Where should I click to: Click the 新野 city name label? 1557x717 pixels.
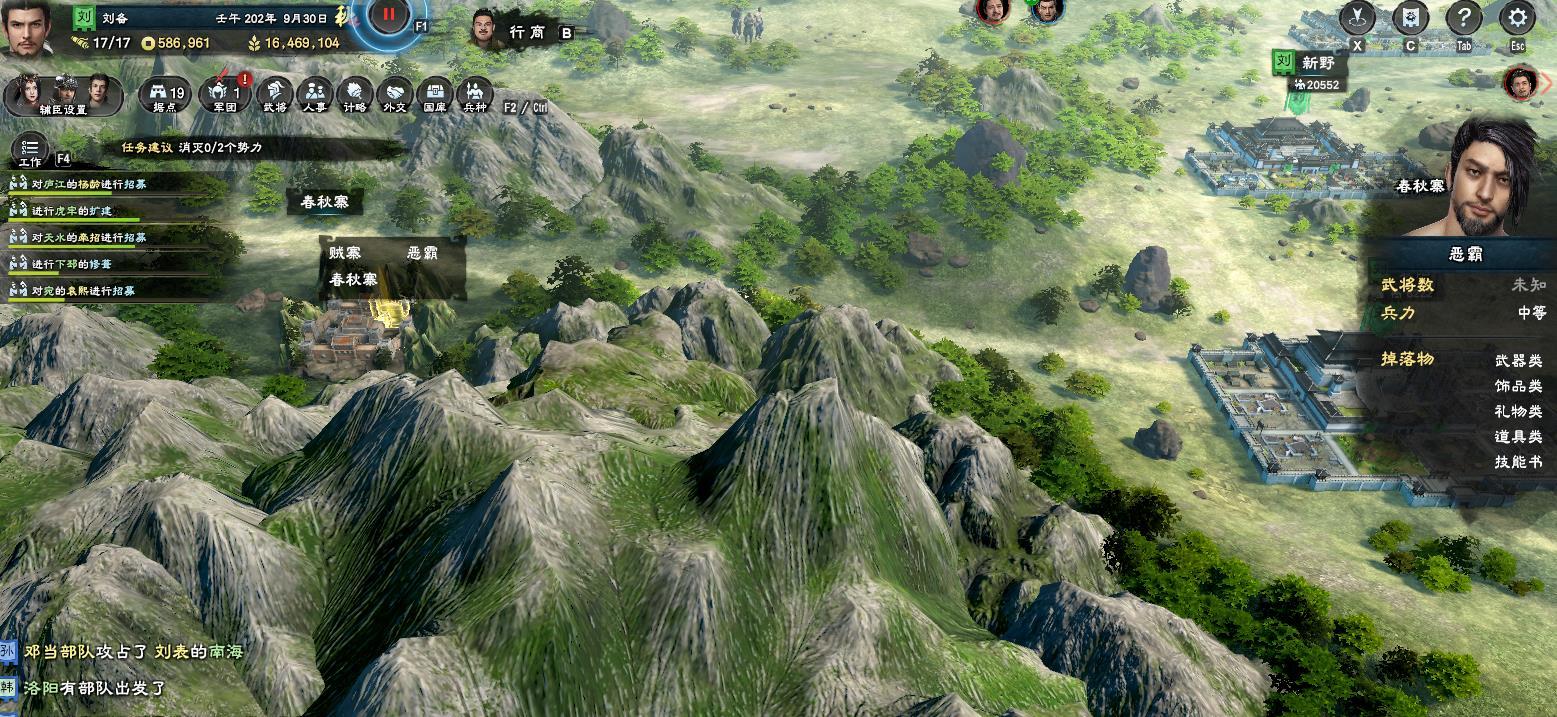[1318, 63]
